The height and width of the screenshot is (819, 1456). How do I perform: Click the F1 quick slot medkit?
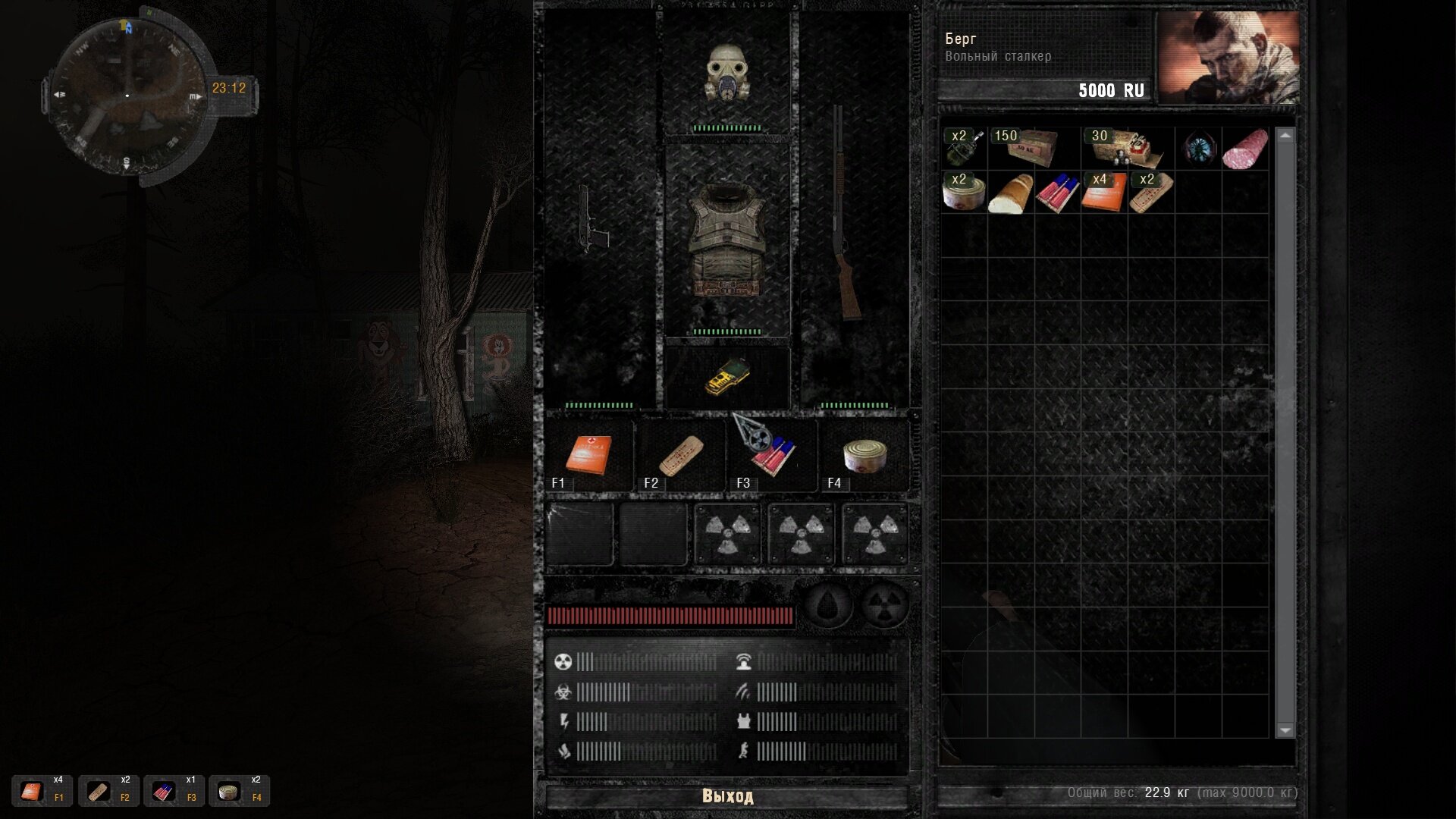tap(588, 455)
